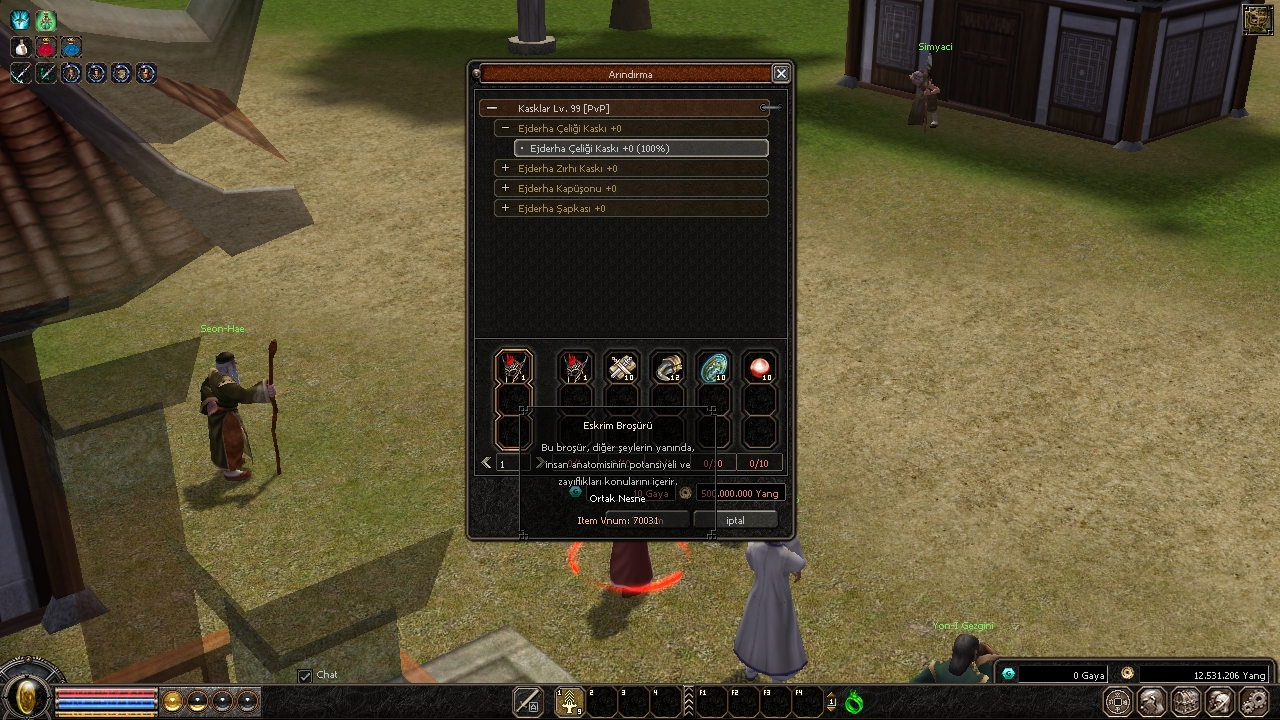The image size is (1280, 720).
Task: Click the sword attack icon on hotbar
Action: click(528, 702)
